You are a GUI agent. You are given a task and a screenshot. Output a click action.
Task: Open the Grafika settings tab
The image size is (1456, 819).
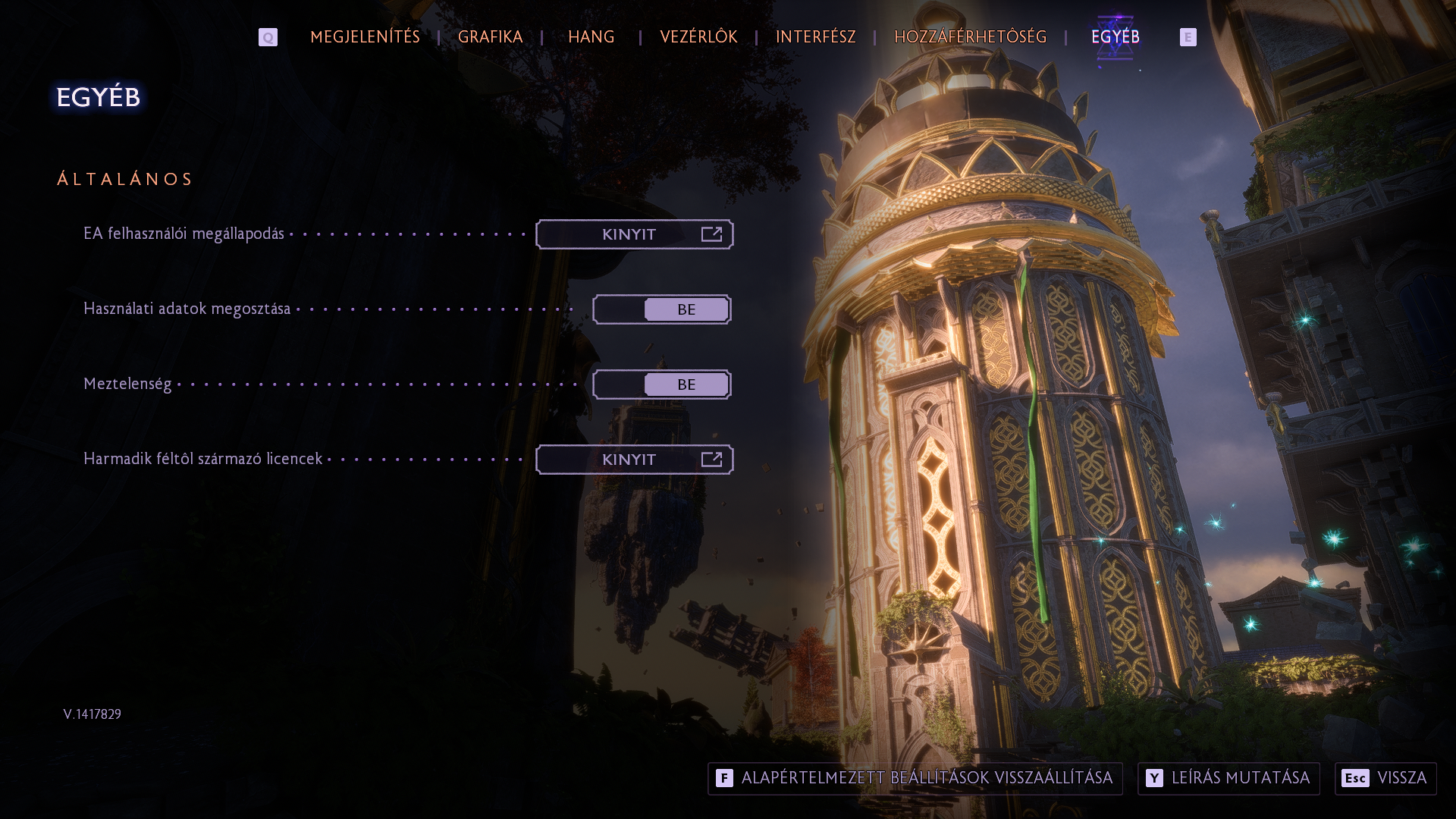click(x=490, y=37)
